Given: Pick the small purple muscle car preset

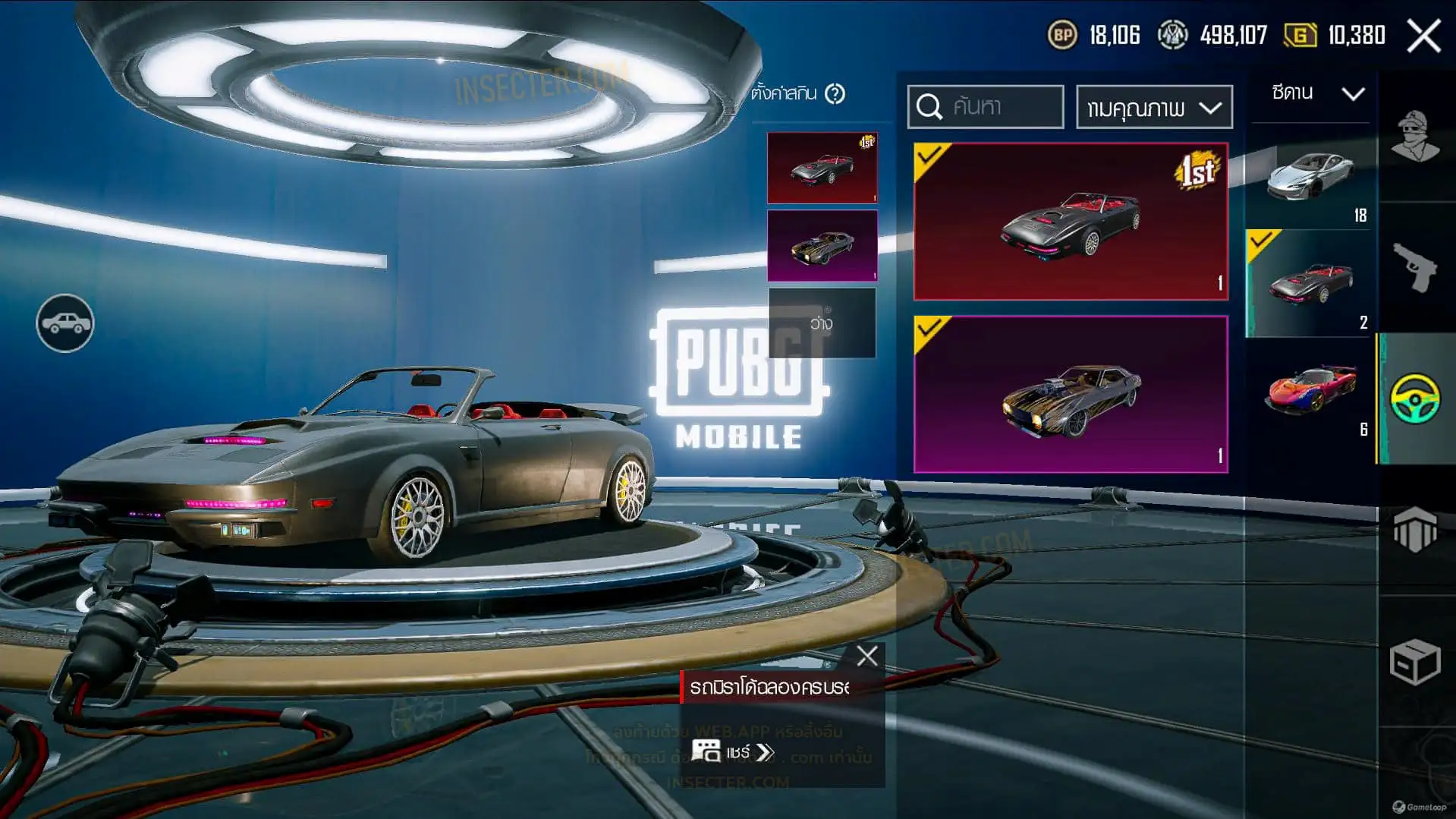Looking at the screenshot, I should click(822, 246).
